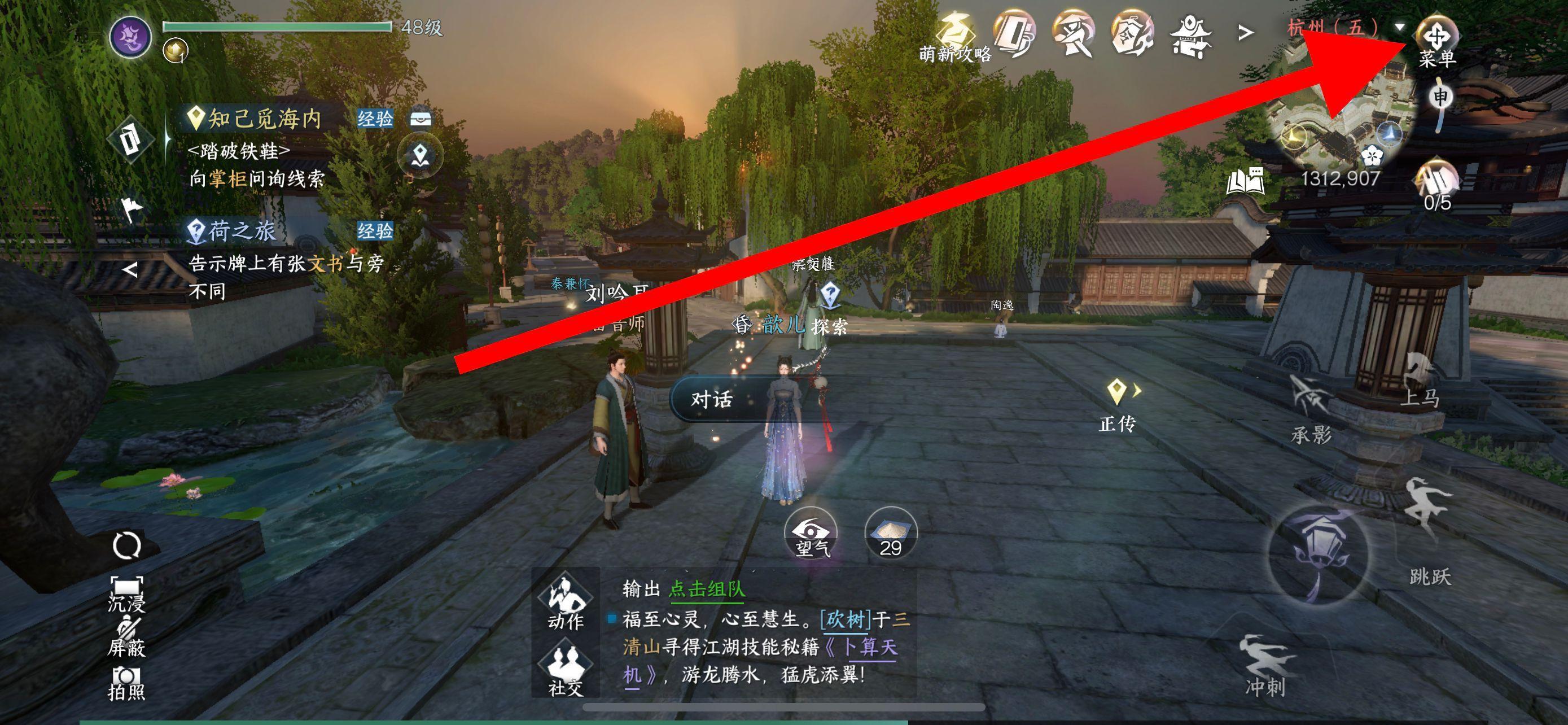Open the 屏蔽 hide-players option
Viewport: 1568px width, 725px height.
[x=126, y=637]
